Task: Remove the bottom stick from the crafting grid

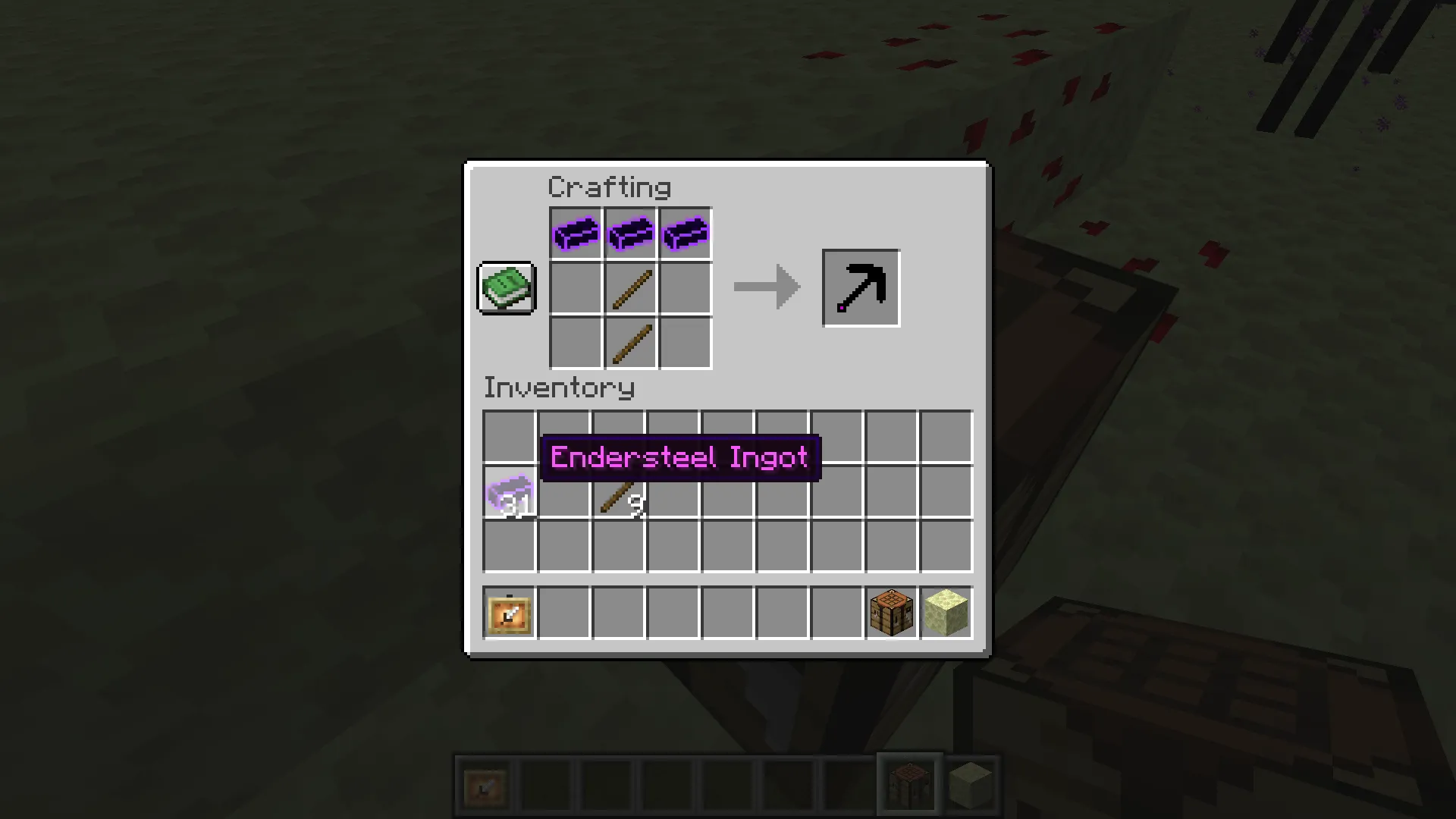Action: pyautogui.click(x=629, y=343)
